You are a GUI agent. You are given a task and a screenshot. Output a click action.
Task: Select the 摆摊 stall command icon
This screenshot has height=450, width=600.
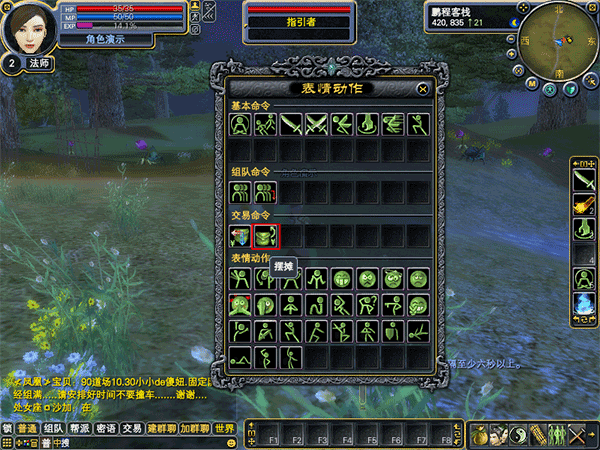(266, 237)
